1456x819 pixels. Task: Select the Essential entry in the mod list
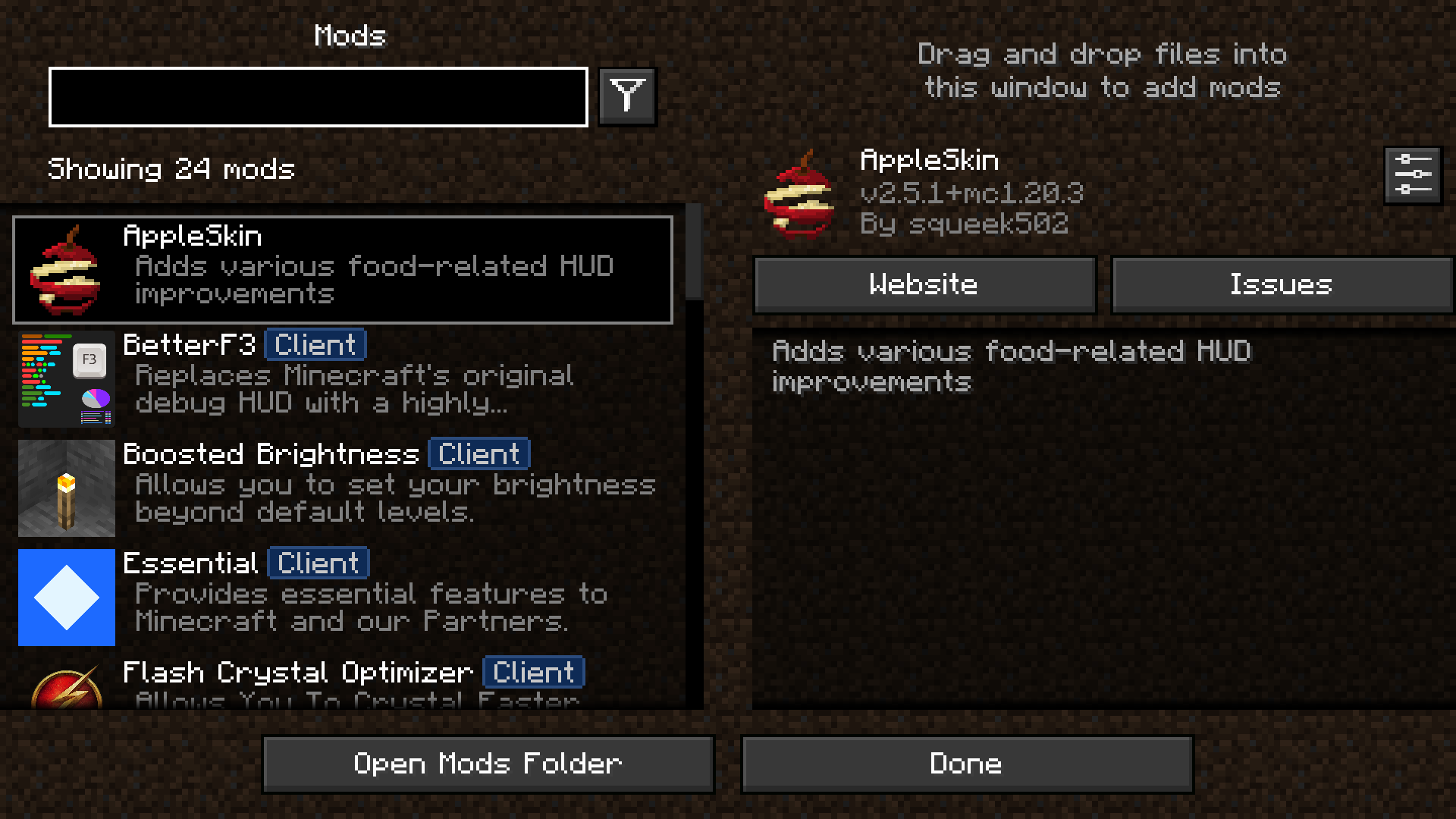coord(341,598)
